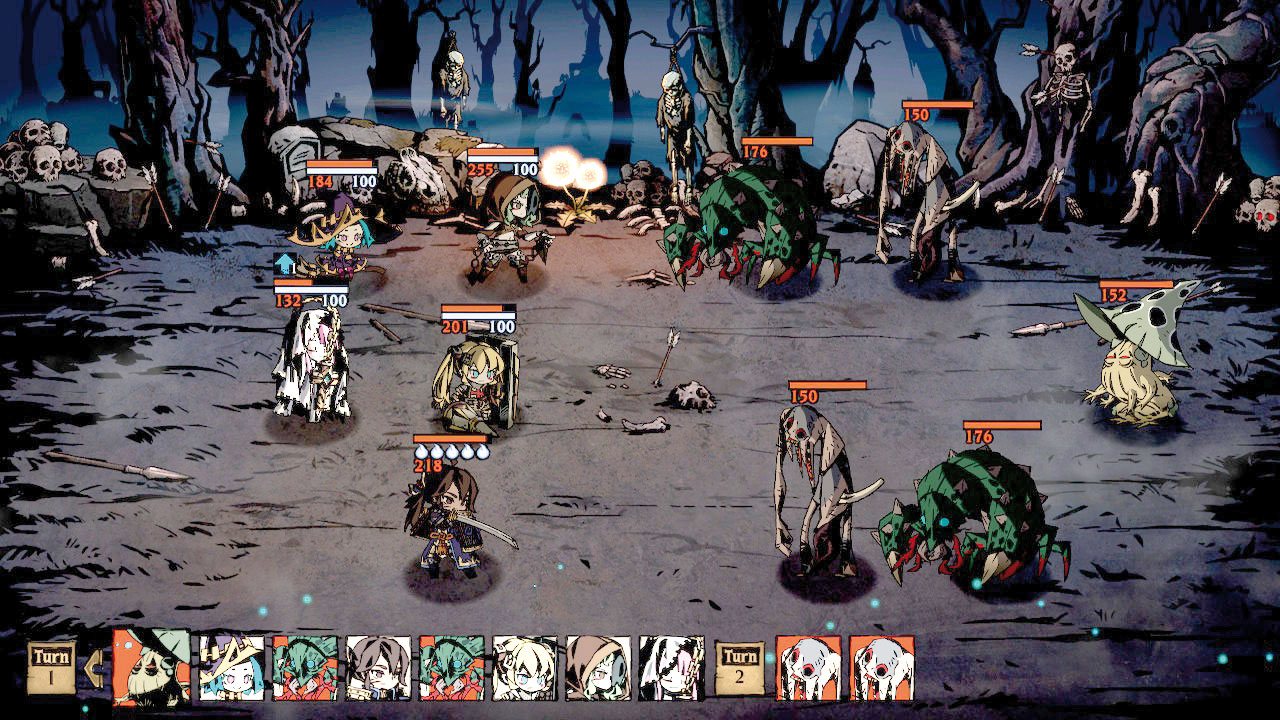Click the blue-haired witch's turn portrait
The height and width of the screenshot is (720, 1280).
[x=232, y=668]
